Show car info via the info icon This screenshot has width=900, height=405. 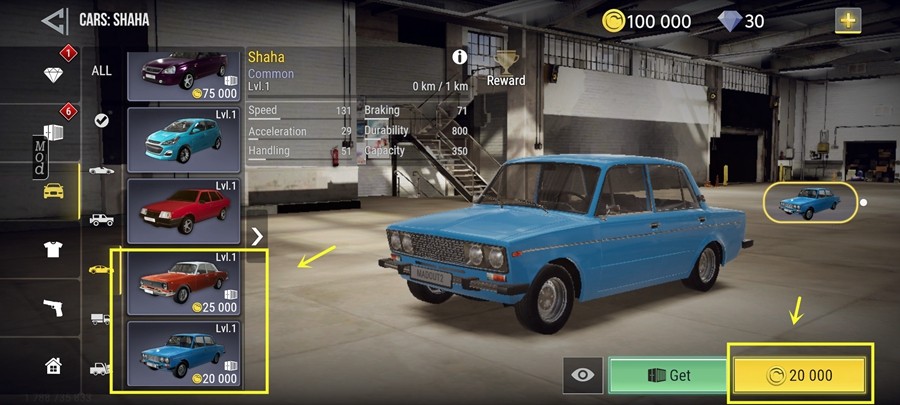click(460, 57)
